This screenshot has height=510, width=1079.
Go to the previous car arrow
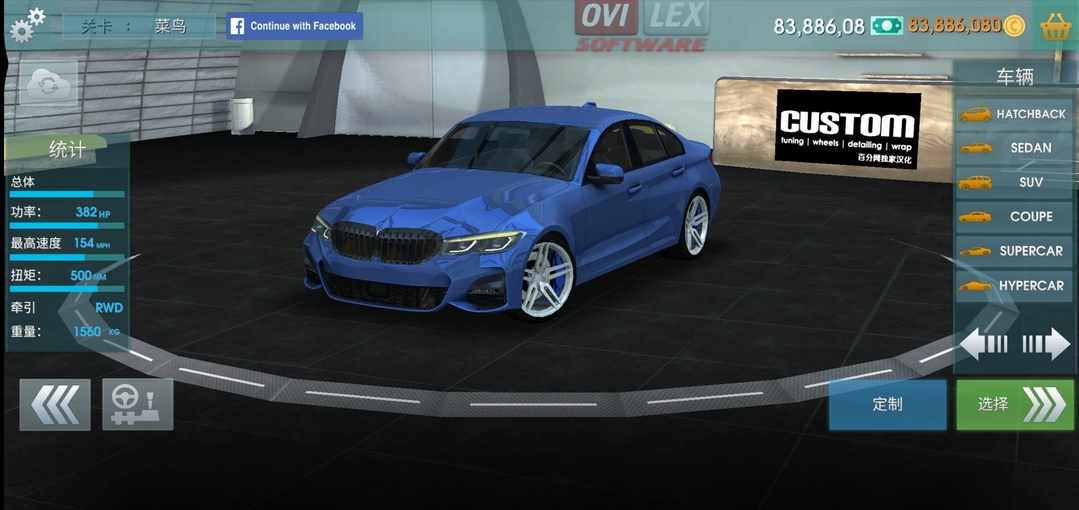click(983, 345)
